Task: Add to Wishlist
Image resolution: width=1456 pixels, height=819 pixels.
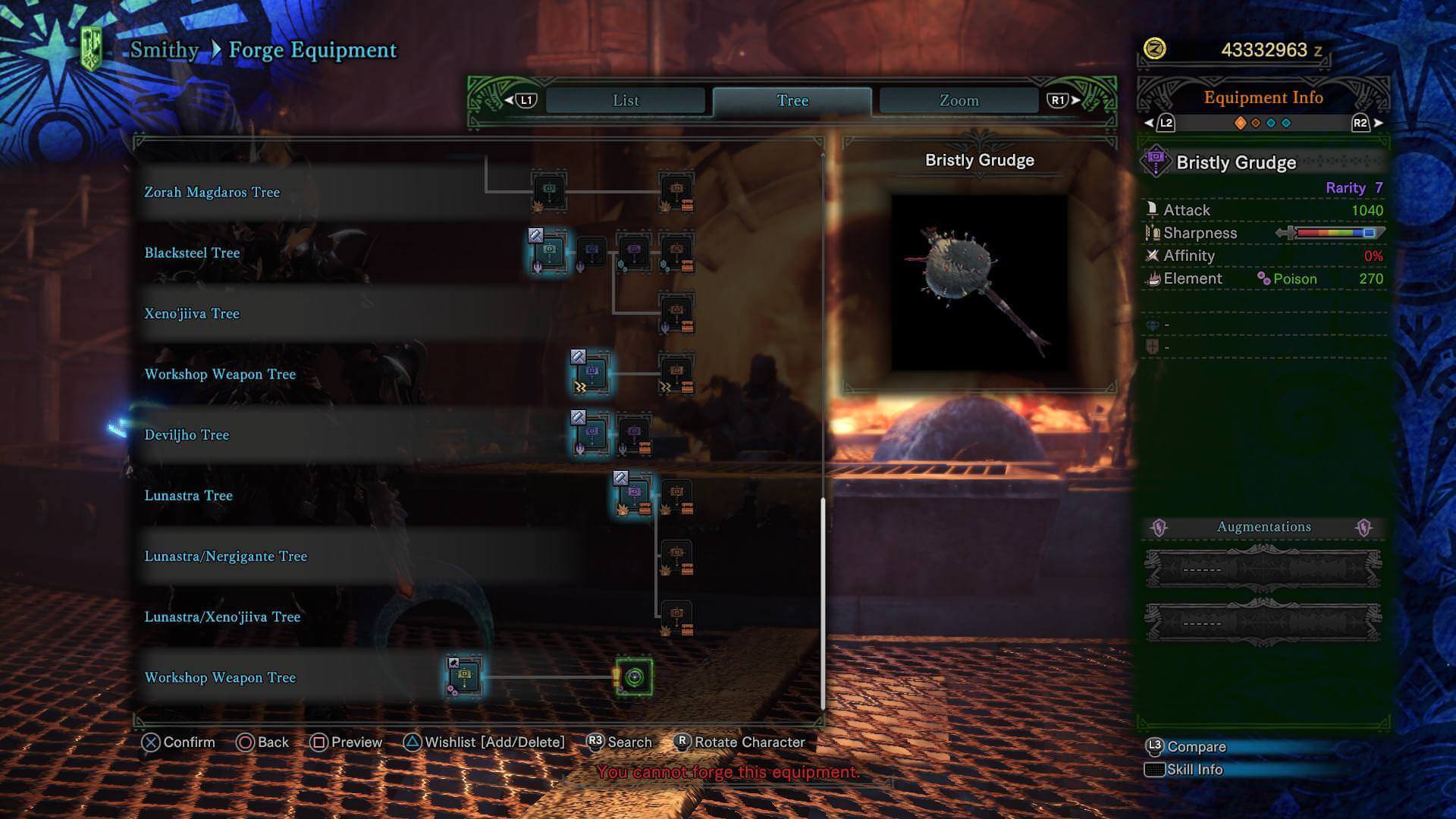Action: tap(485, 742)
